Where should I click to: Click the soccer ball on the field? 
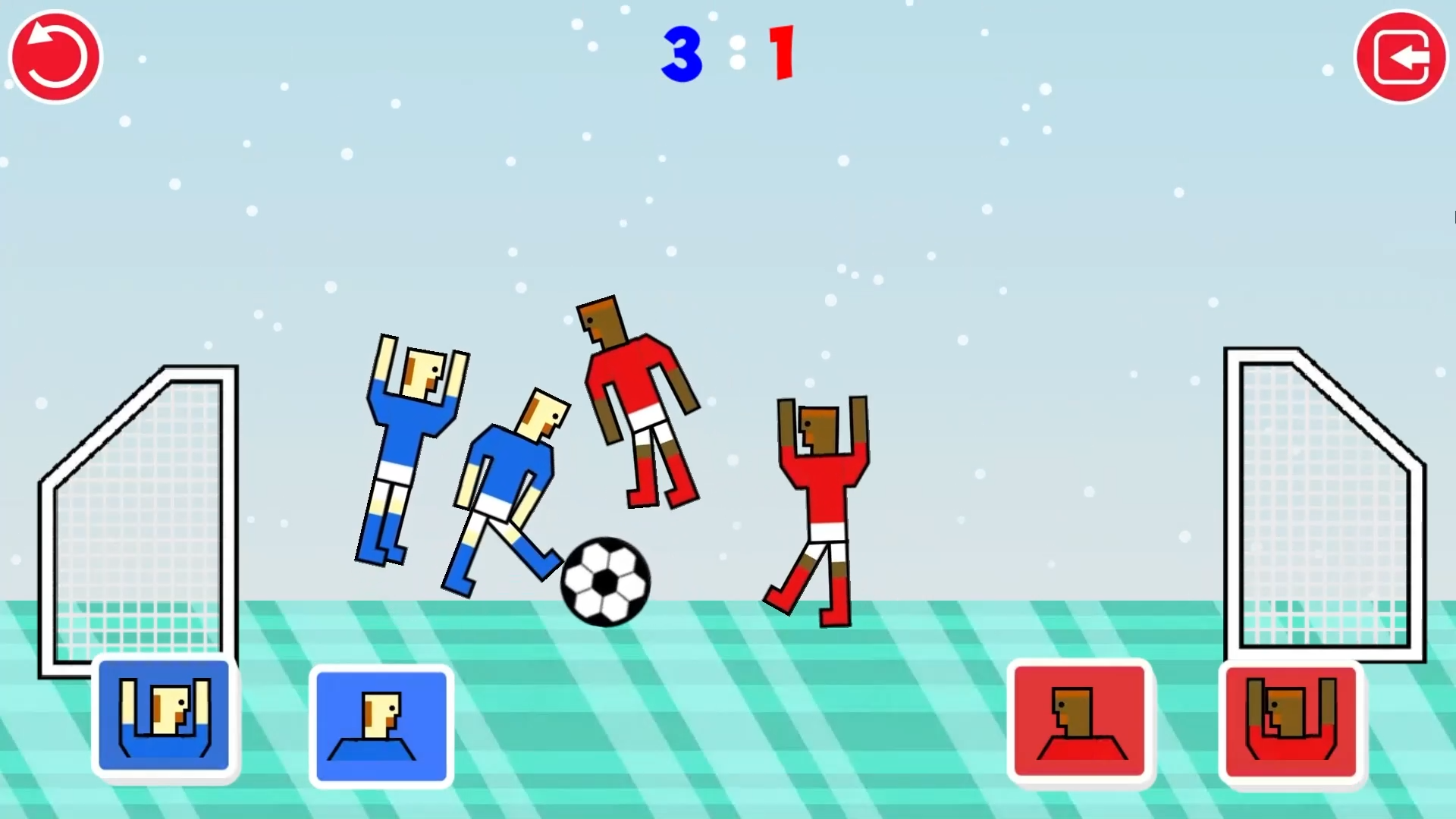(604, 580)
